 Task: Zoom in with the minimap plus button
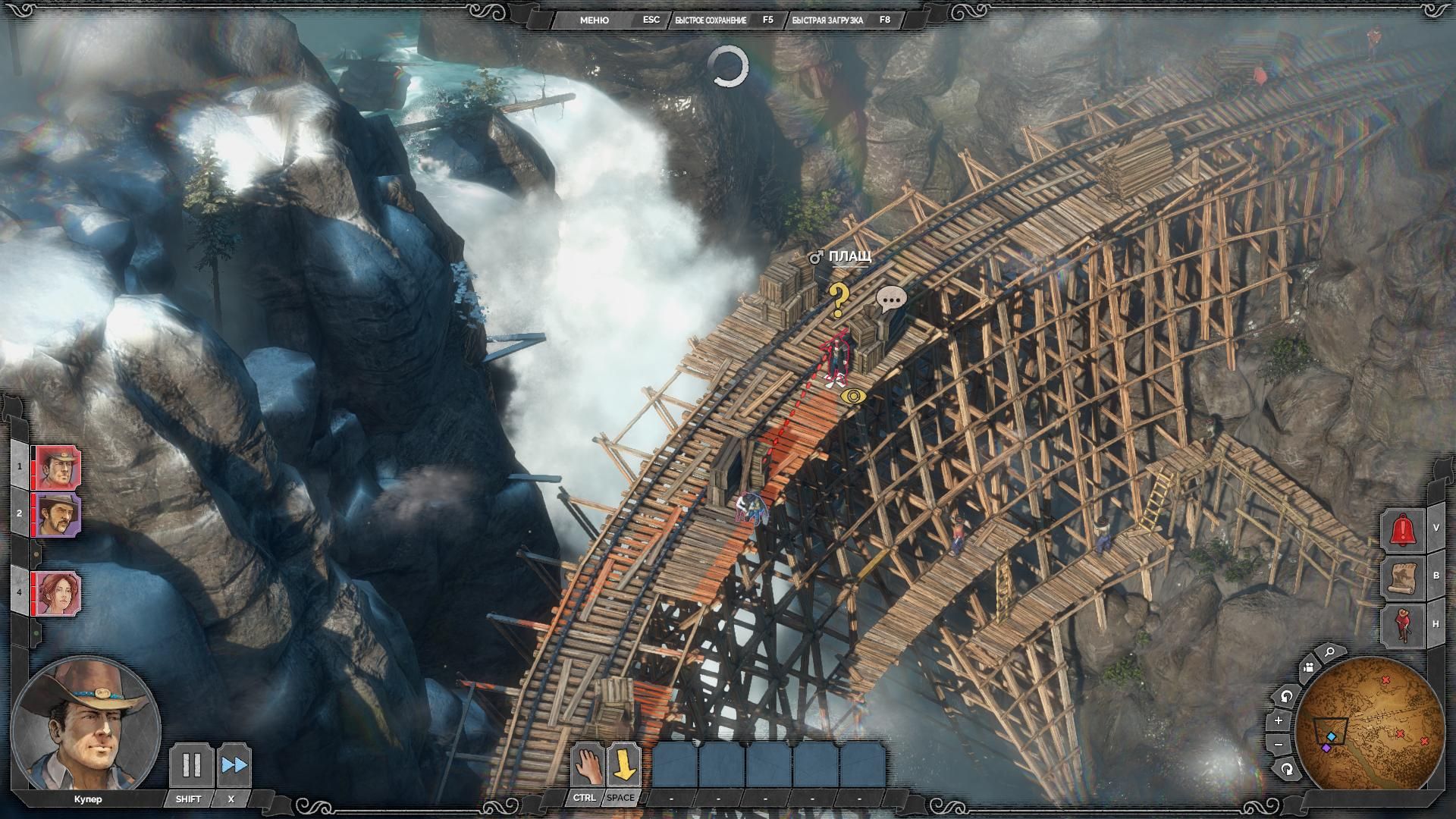point(1279,720)
